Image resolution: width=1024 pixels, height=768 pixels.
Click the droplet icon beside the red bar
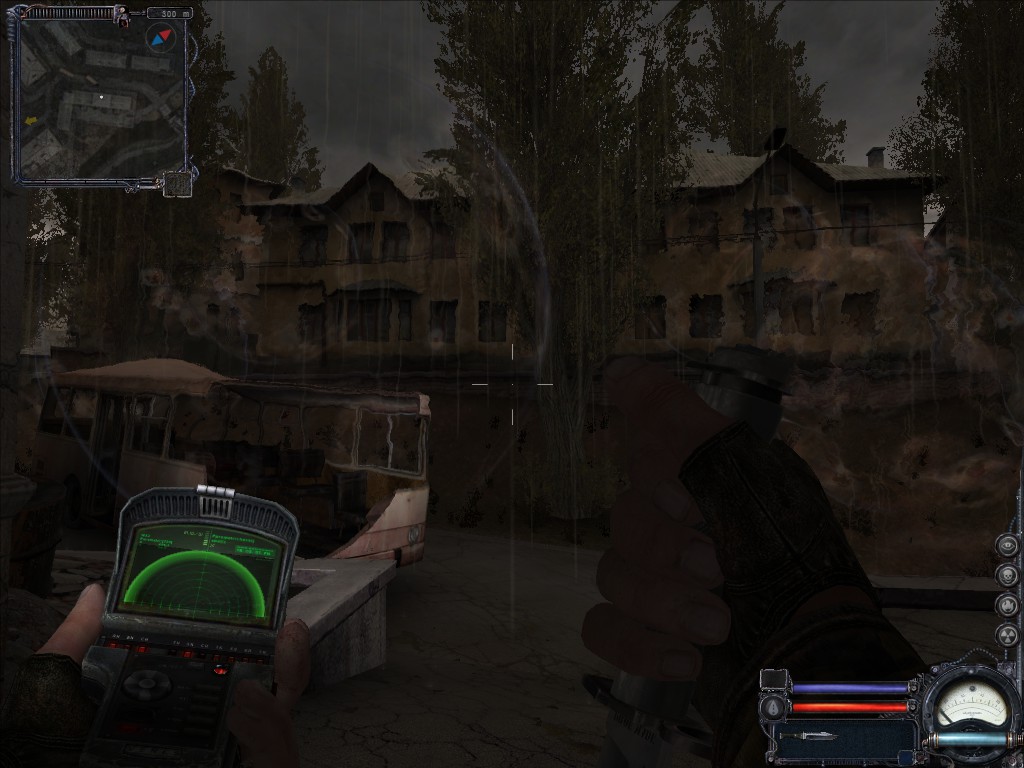(x=771, y=708)
